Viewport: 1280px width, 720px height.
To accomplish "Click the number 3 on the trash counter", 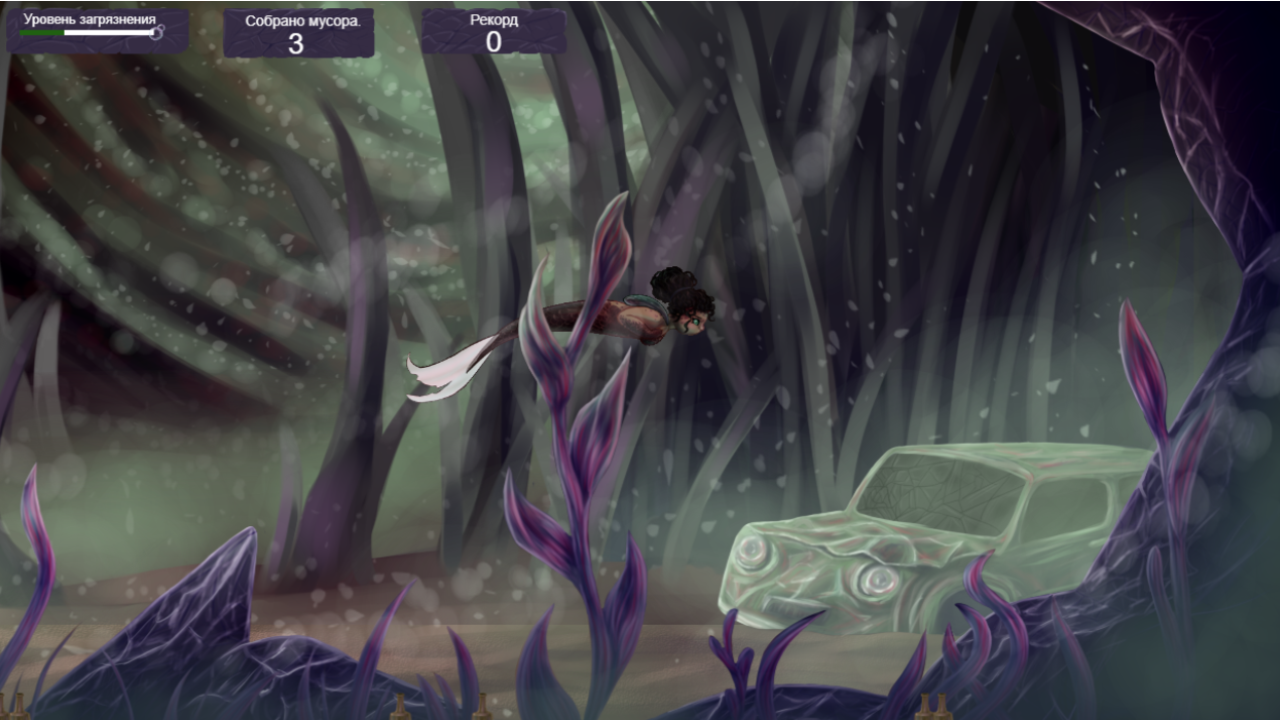I will pos(299,42).
